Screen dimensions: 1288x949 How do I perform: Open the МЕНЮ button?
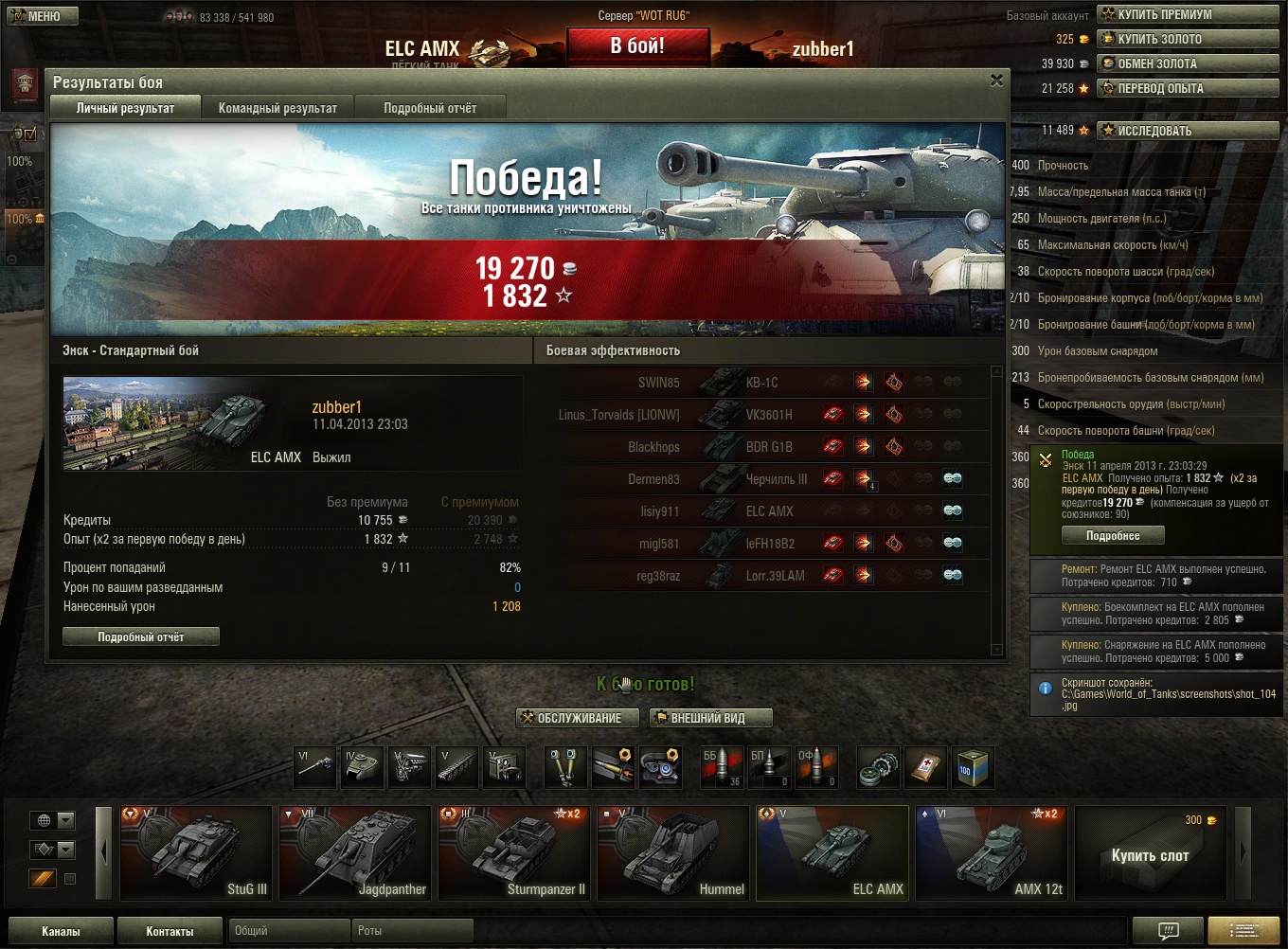(35, 16)
